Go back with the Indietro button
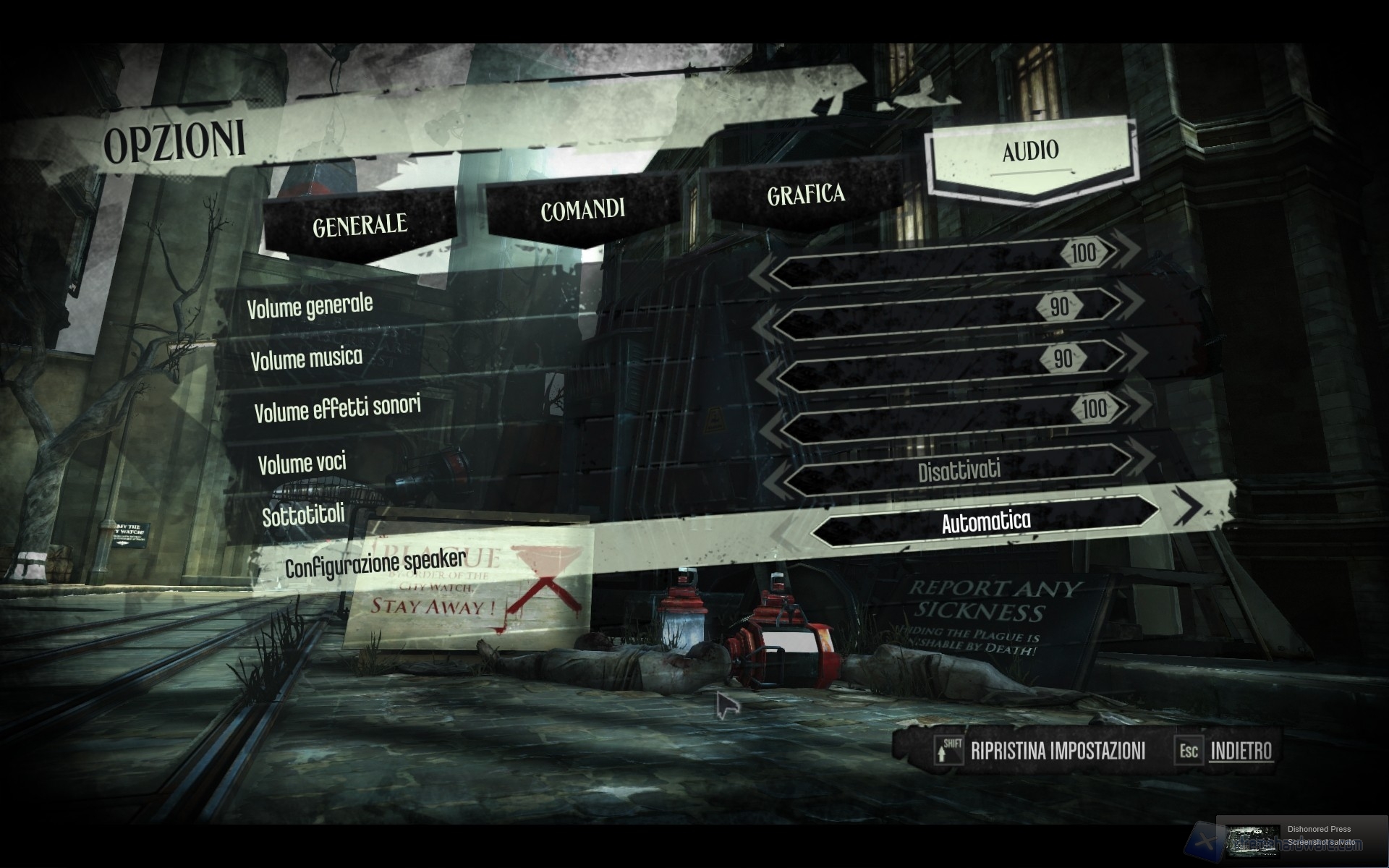The image size is (1389, 868). 1241,751
